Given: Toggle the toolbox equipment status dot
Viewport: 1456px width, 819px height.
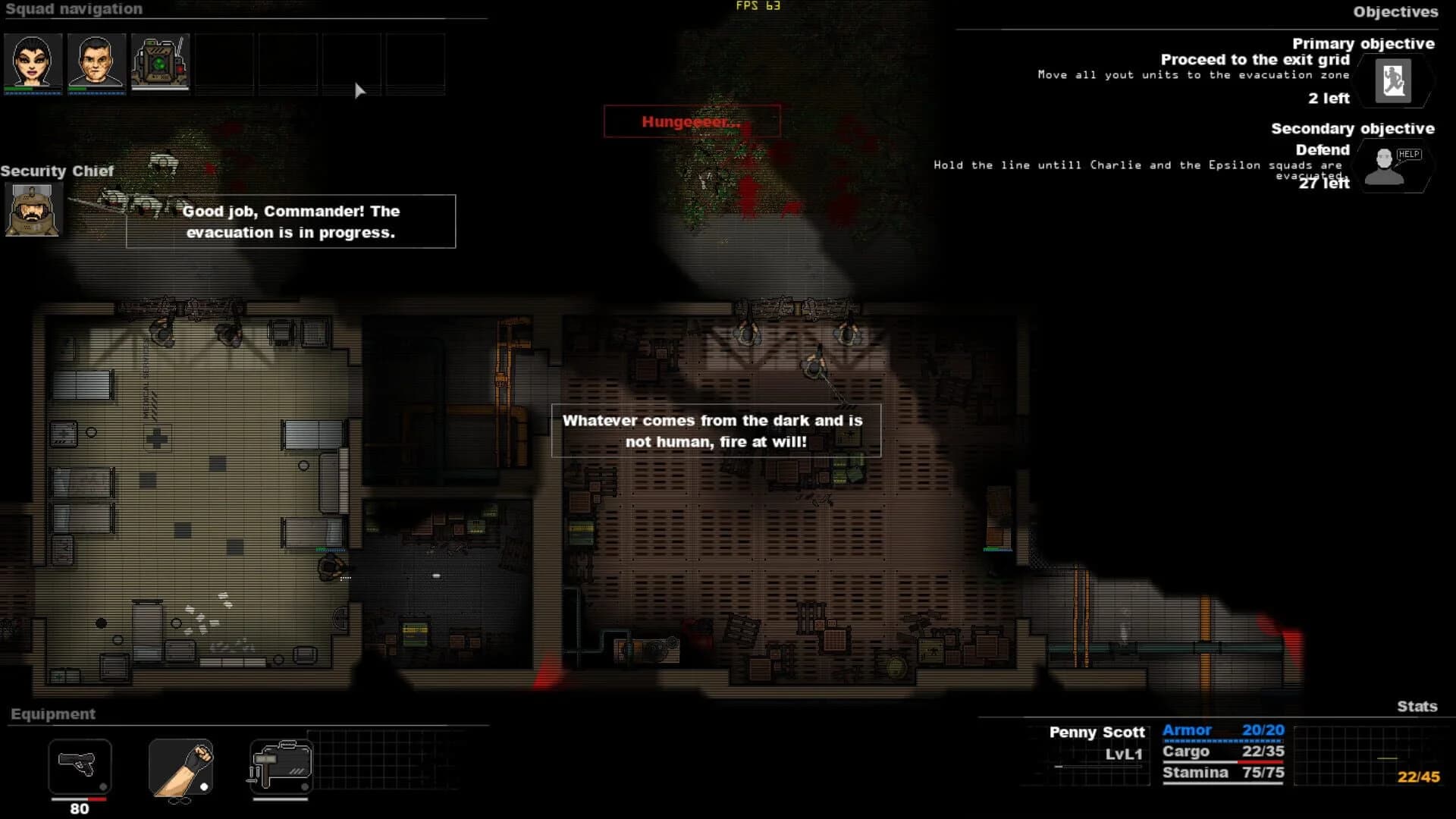Looking at the screenshot, I should (304, 786).
